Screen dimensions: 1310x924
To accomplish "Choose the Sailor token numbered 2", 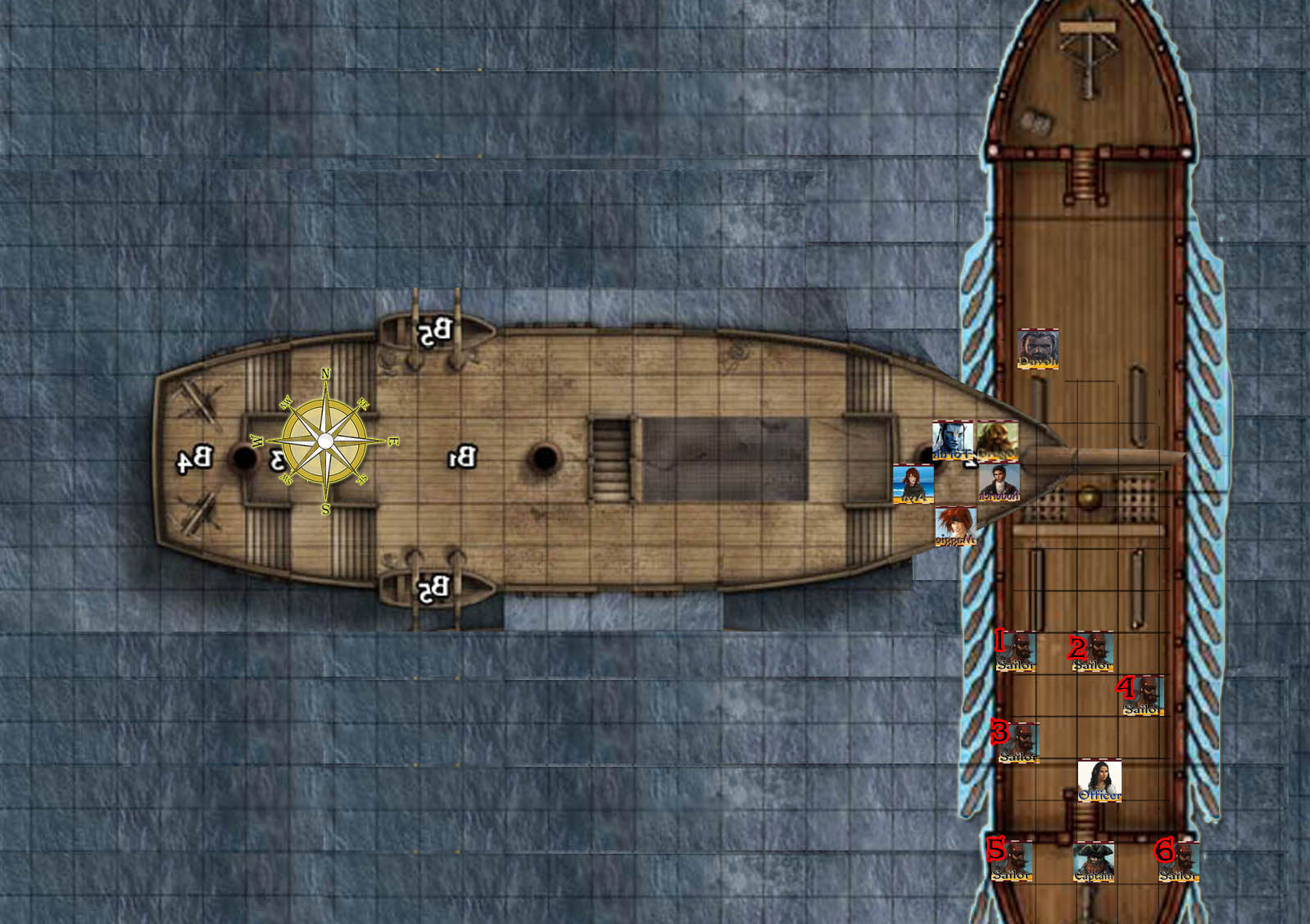I will (x=1093, y=652).
